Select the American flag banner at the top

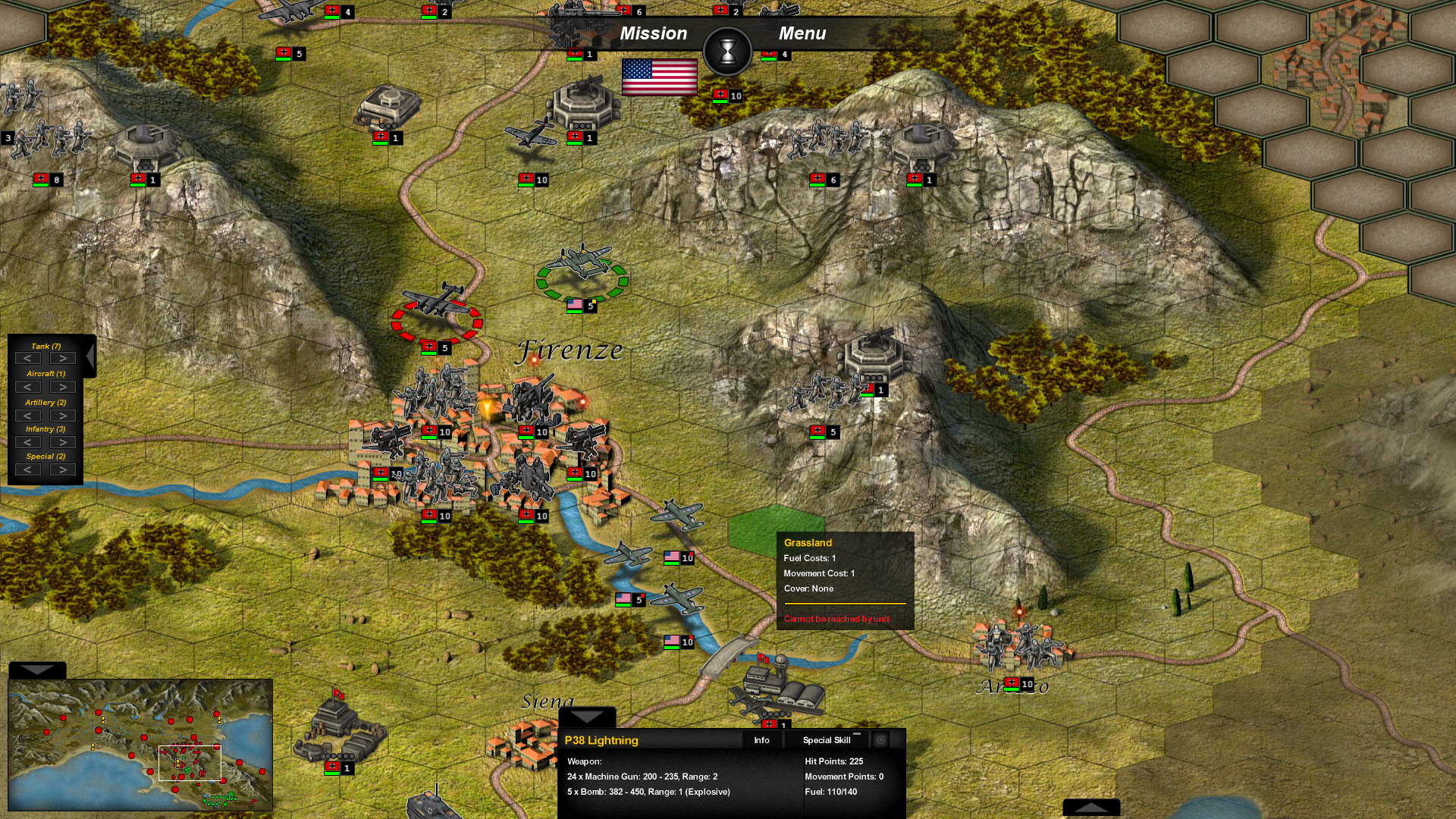[659, 76]
